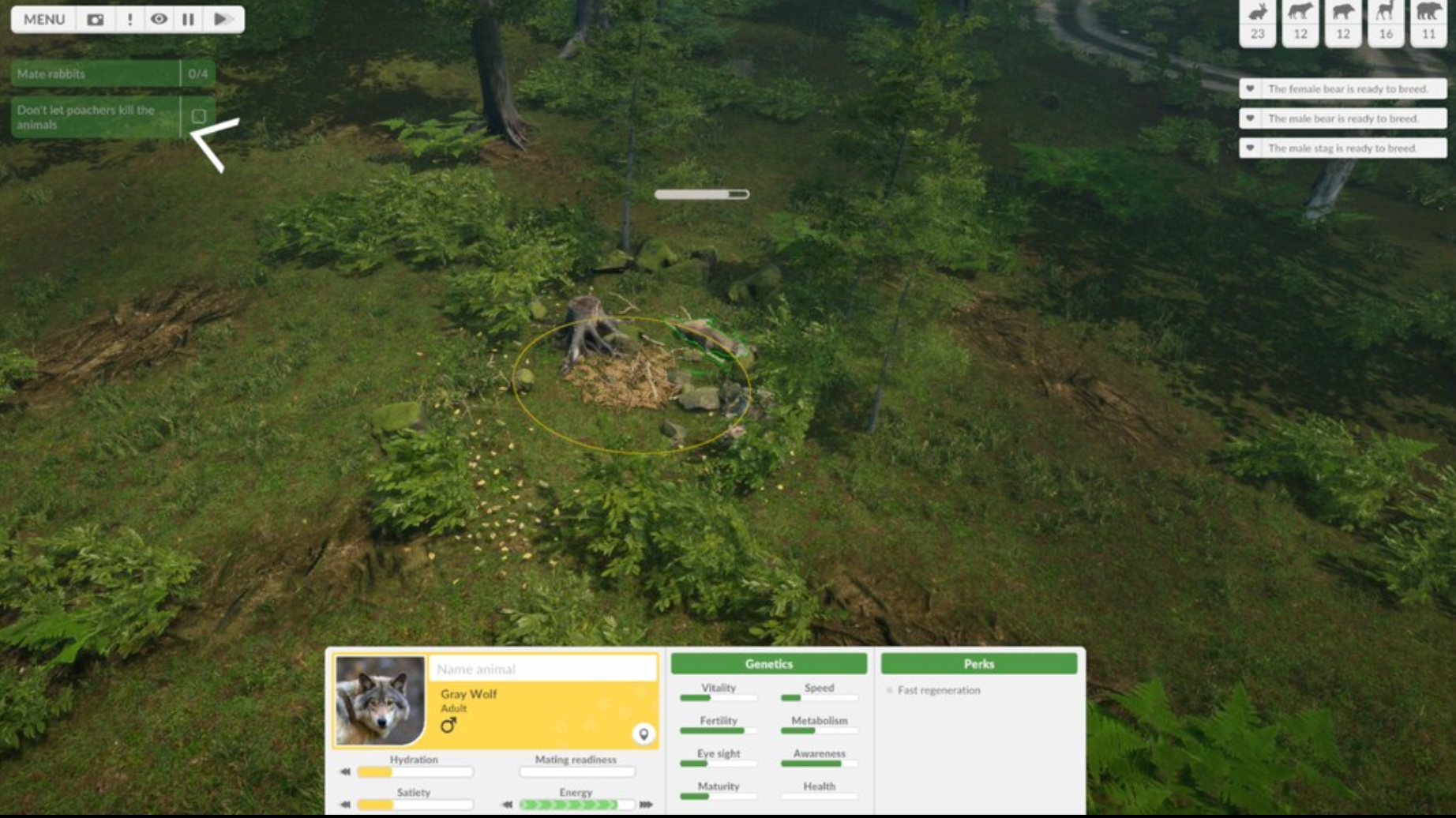Pause the simulation
This screenshot has width=1456, height=818.
click(188, 20)
